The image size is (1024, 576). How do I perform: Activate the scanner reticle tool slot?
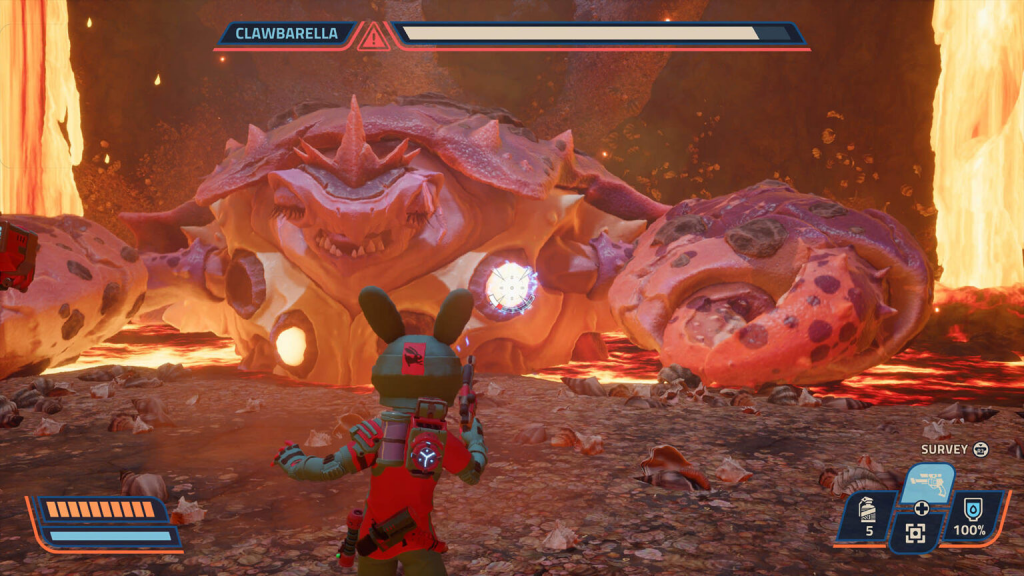click(915, 533)
